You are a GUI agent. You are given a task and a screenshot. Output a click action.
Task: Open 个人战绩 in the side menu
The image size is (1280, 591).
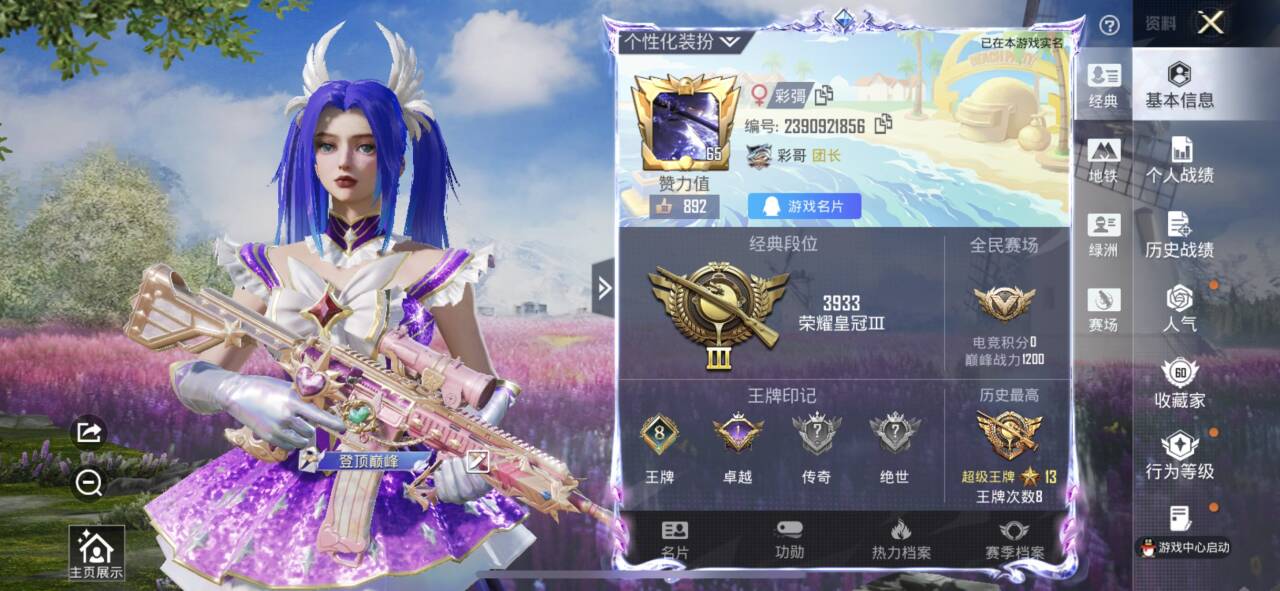(x=1180, y=160)
